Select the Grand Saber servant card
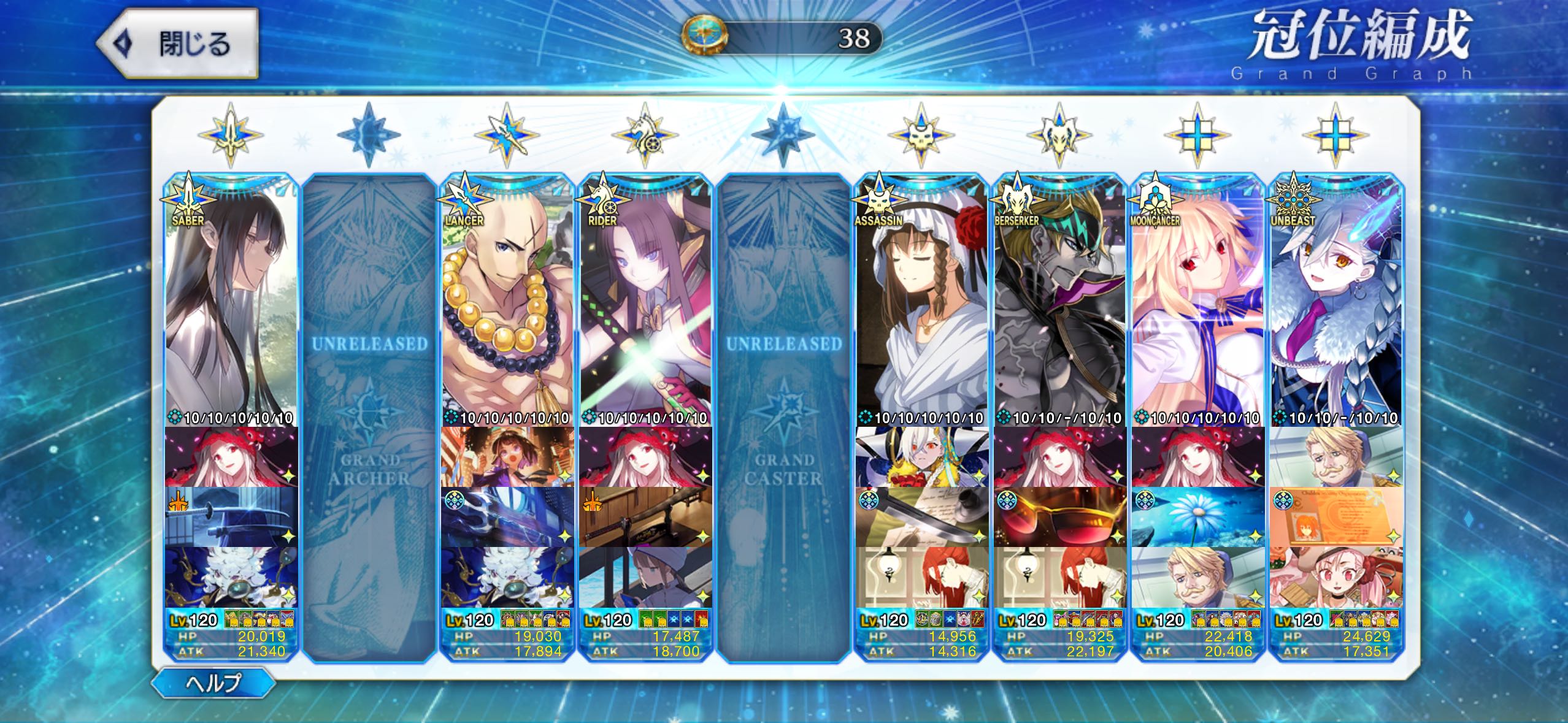Viewport: 1568px width, 723px height. [231, 300]
